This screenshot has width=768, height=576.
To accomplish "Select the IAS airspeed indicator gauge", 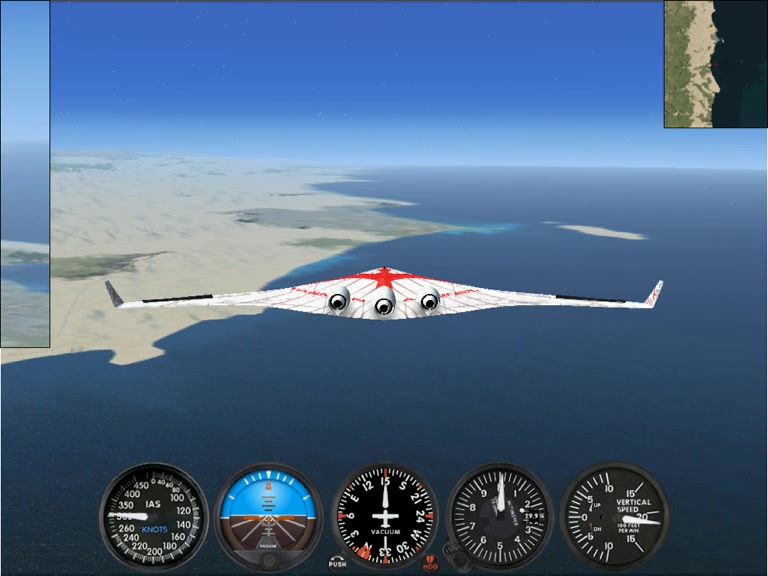I will tap(153, 516).
